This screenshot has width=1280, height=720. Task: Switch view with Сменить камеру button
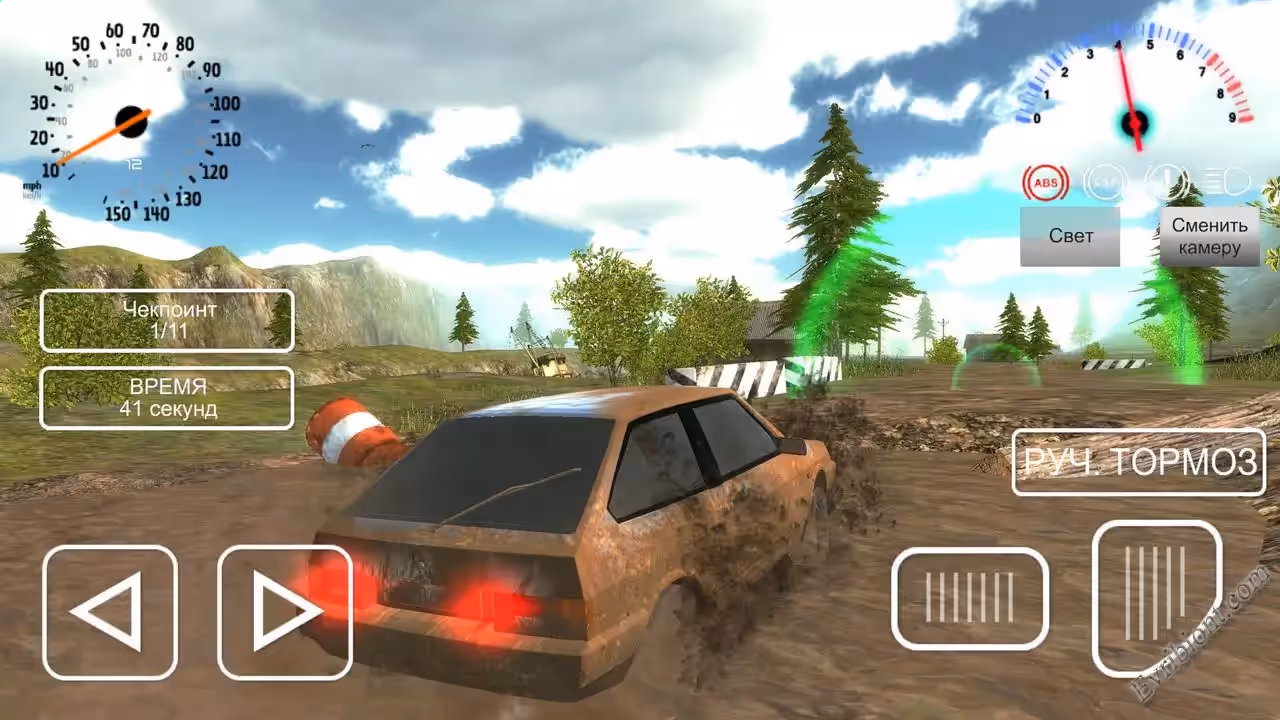coord(1209,237)
